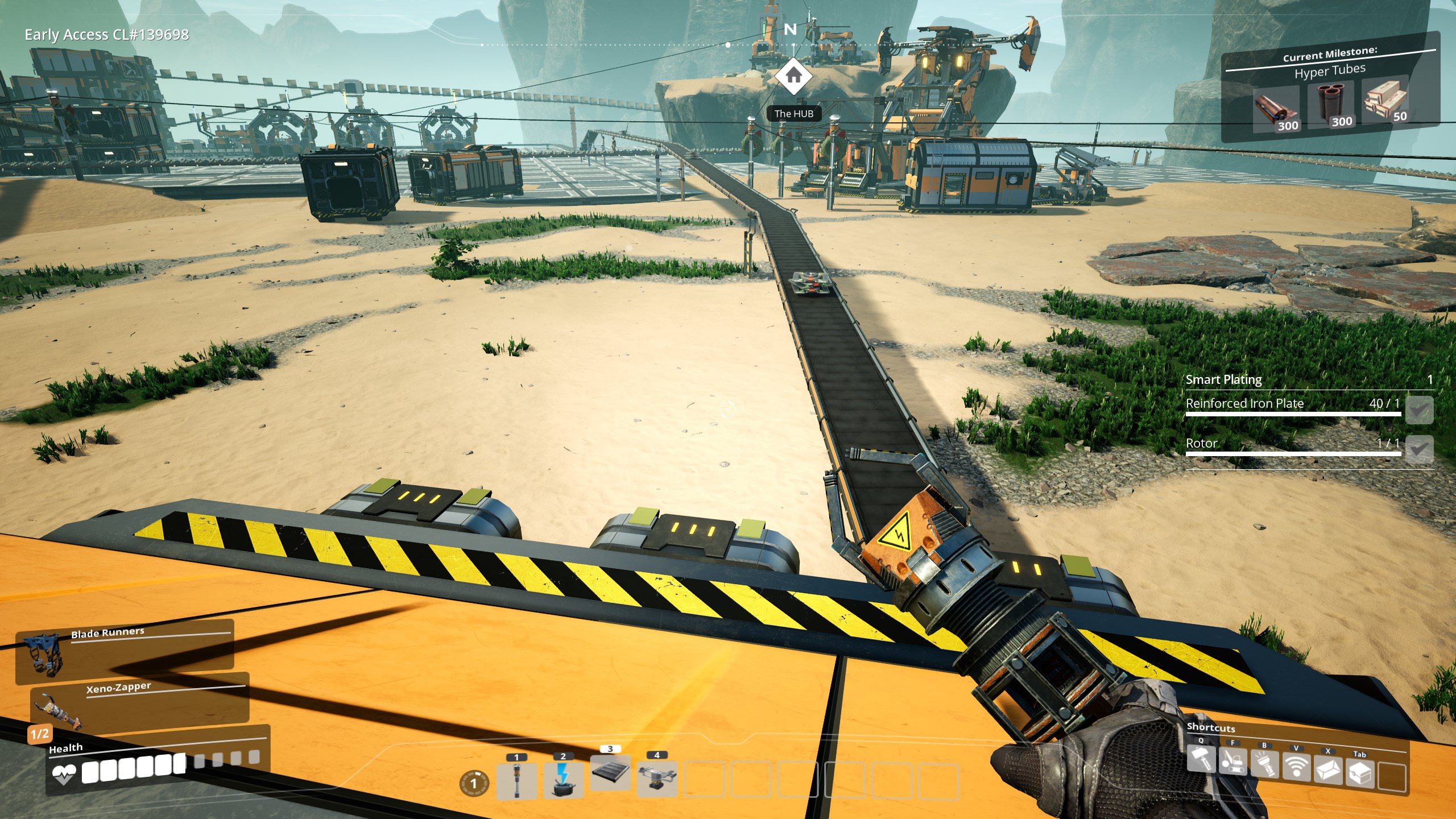The image size is (1456, 819).
Task: Open the hammer build menu shortcut
Action: point(1201,761)
